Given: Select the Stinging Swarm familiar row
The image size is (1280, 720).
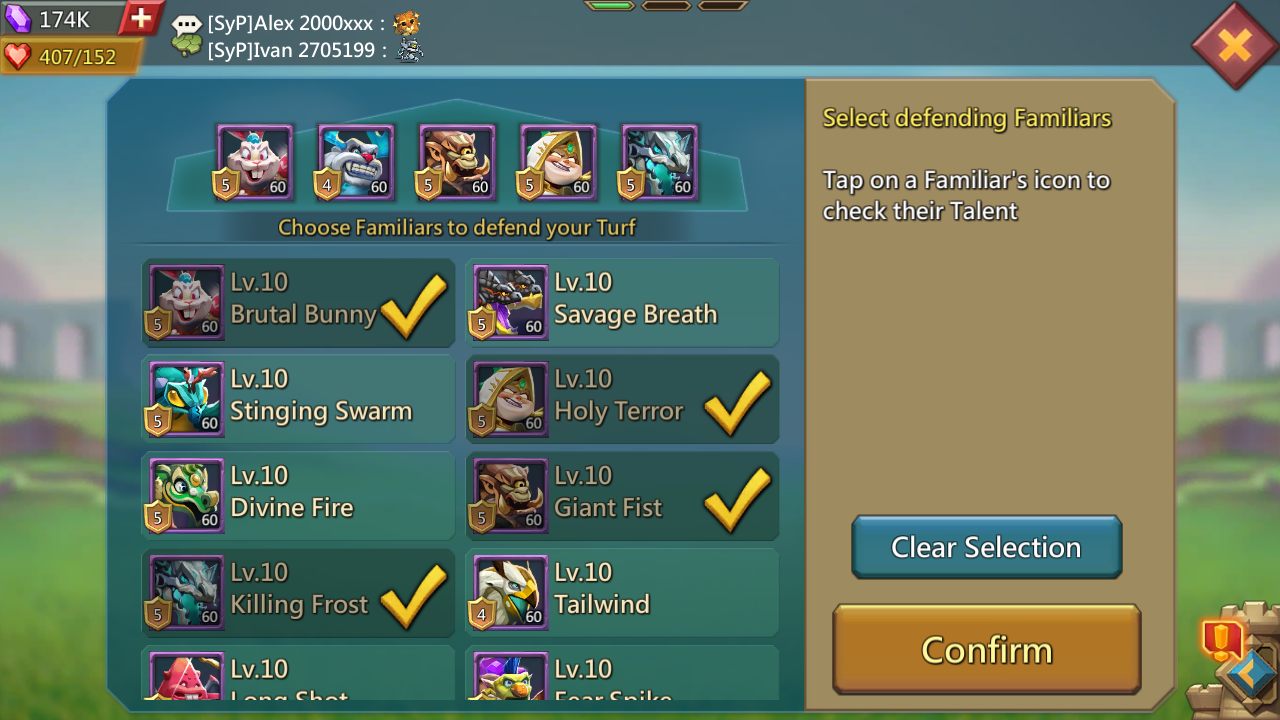Looking at the screenshot, I should pos(298,400).
